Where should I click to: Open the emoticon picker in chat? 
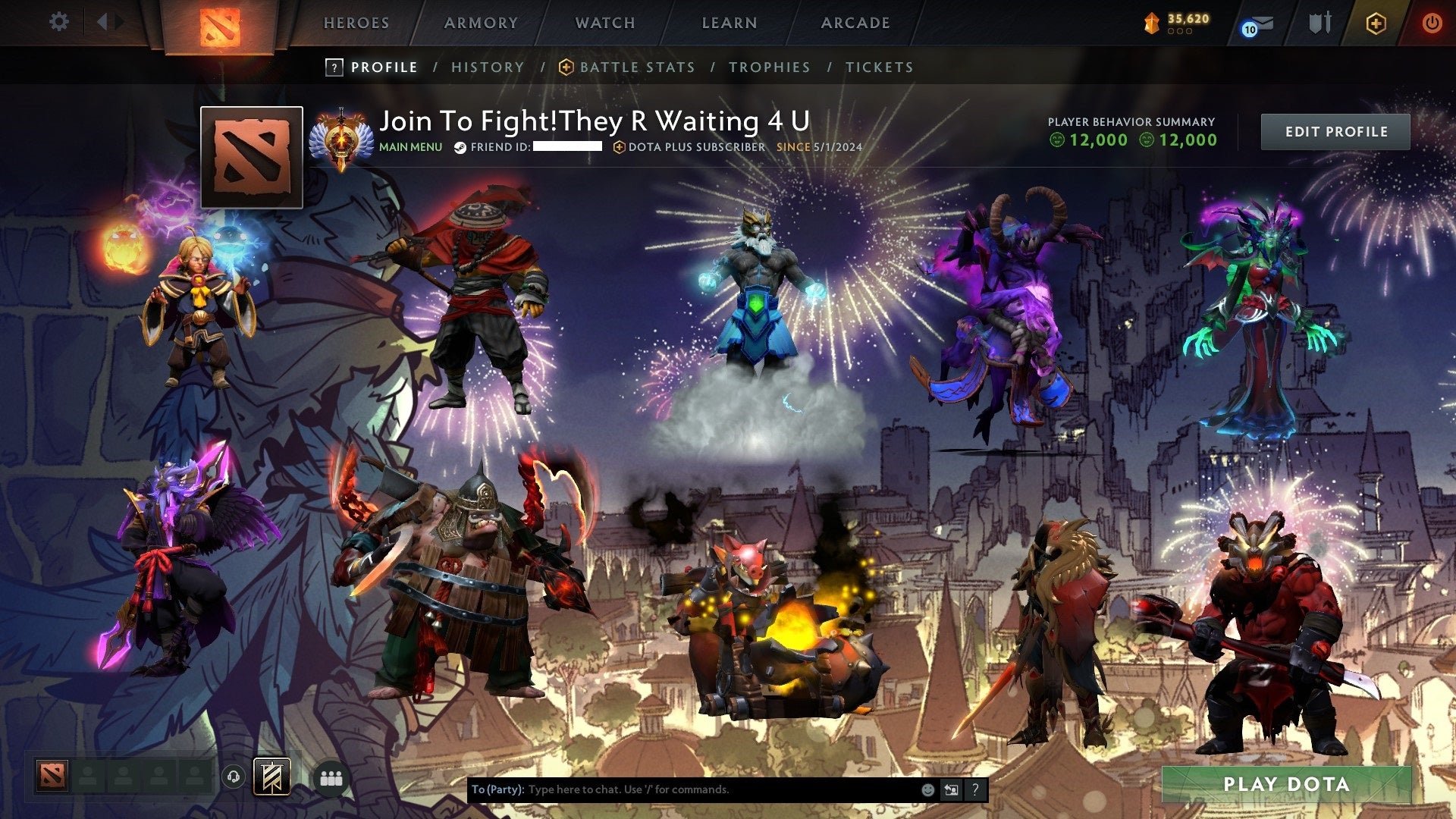(x=927, y=789)
